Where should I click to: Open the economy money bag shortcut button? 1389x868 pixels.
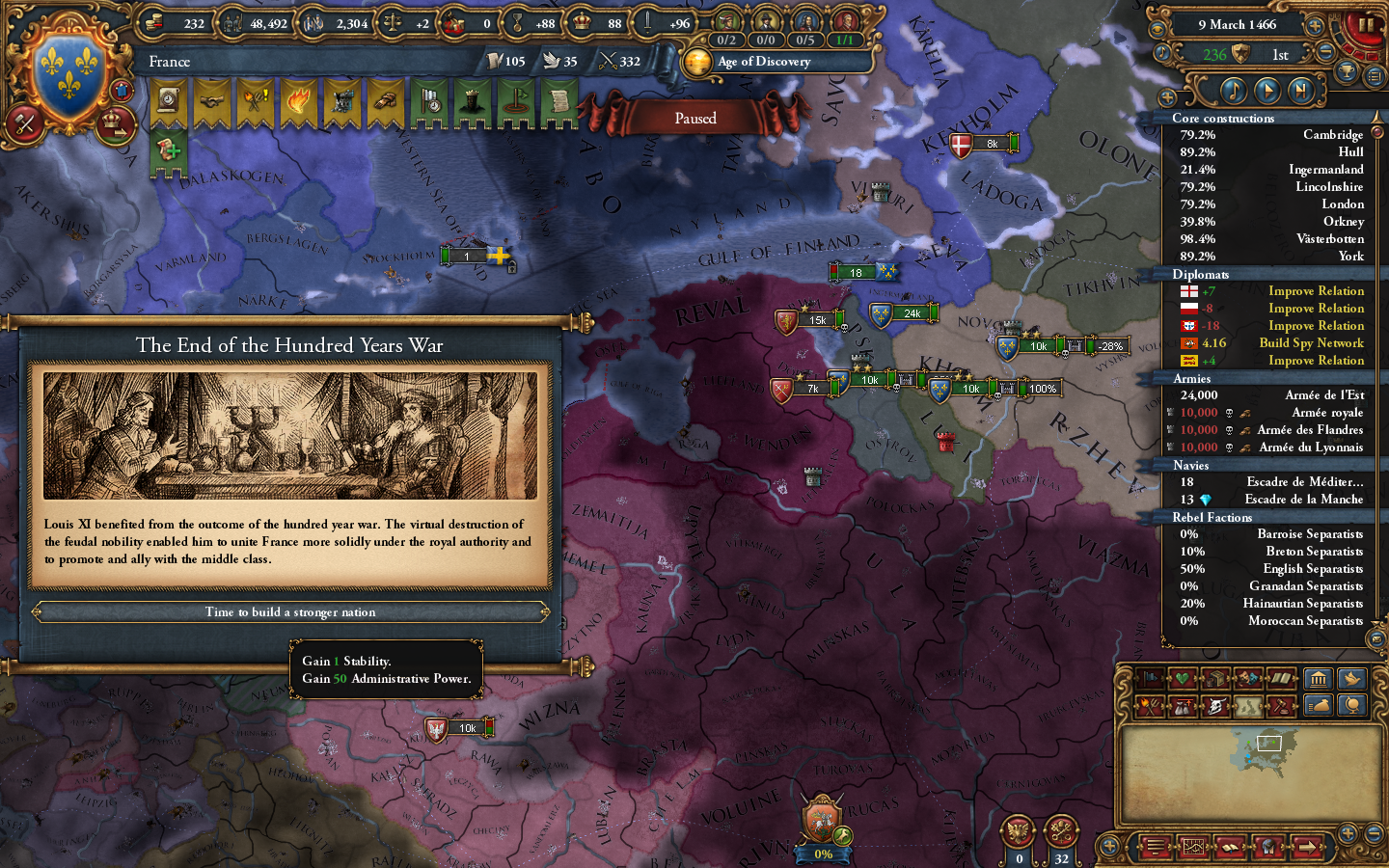(x=1319, y=705)
